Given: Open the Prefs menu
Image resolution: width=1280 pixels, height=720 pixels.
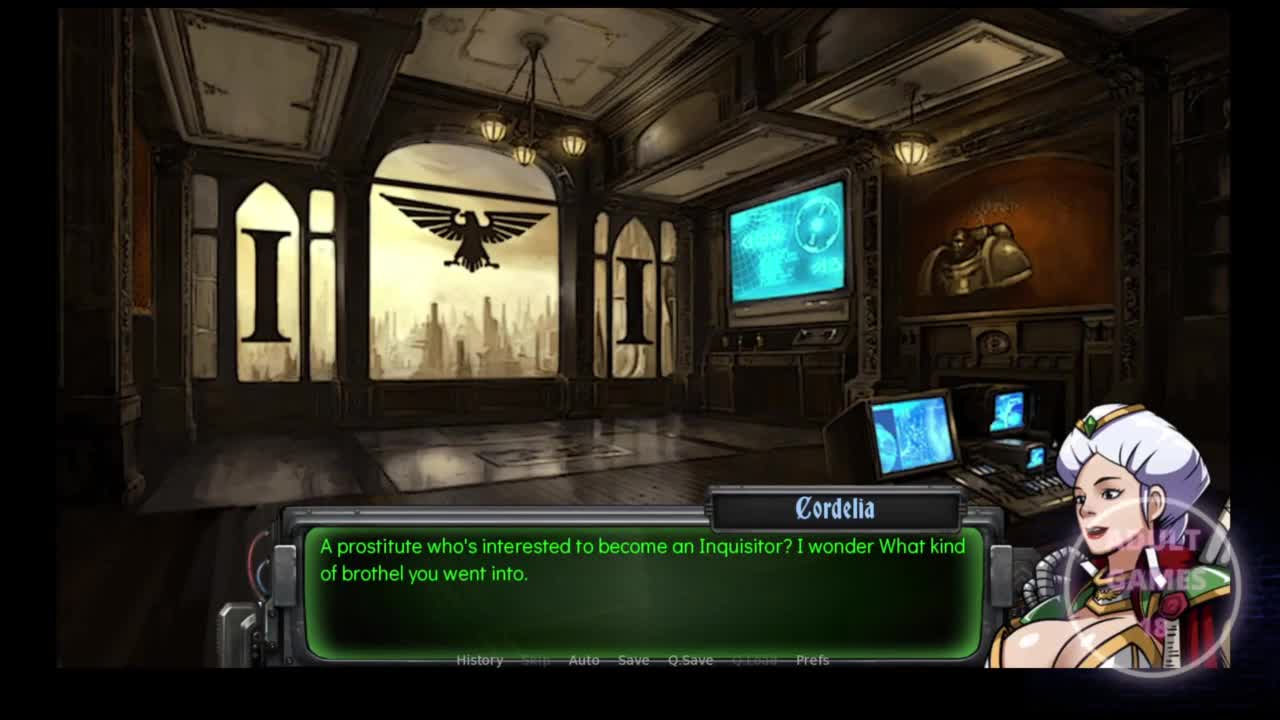Looking at the screenshot, I should 812,660.
